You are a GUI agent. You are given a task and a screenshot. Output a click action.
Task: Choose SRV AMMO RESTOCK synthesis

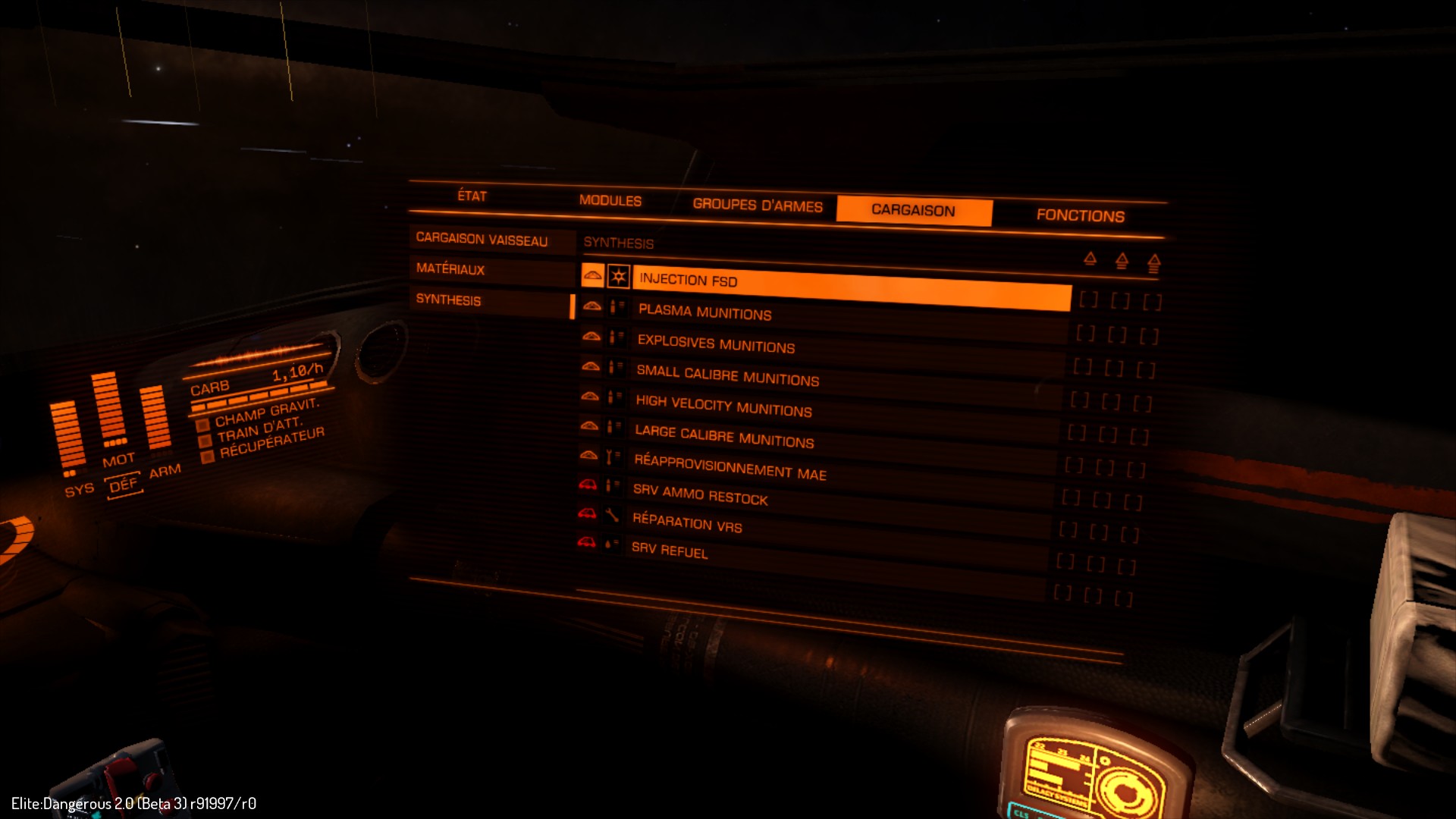click(x=700, y=495)
